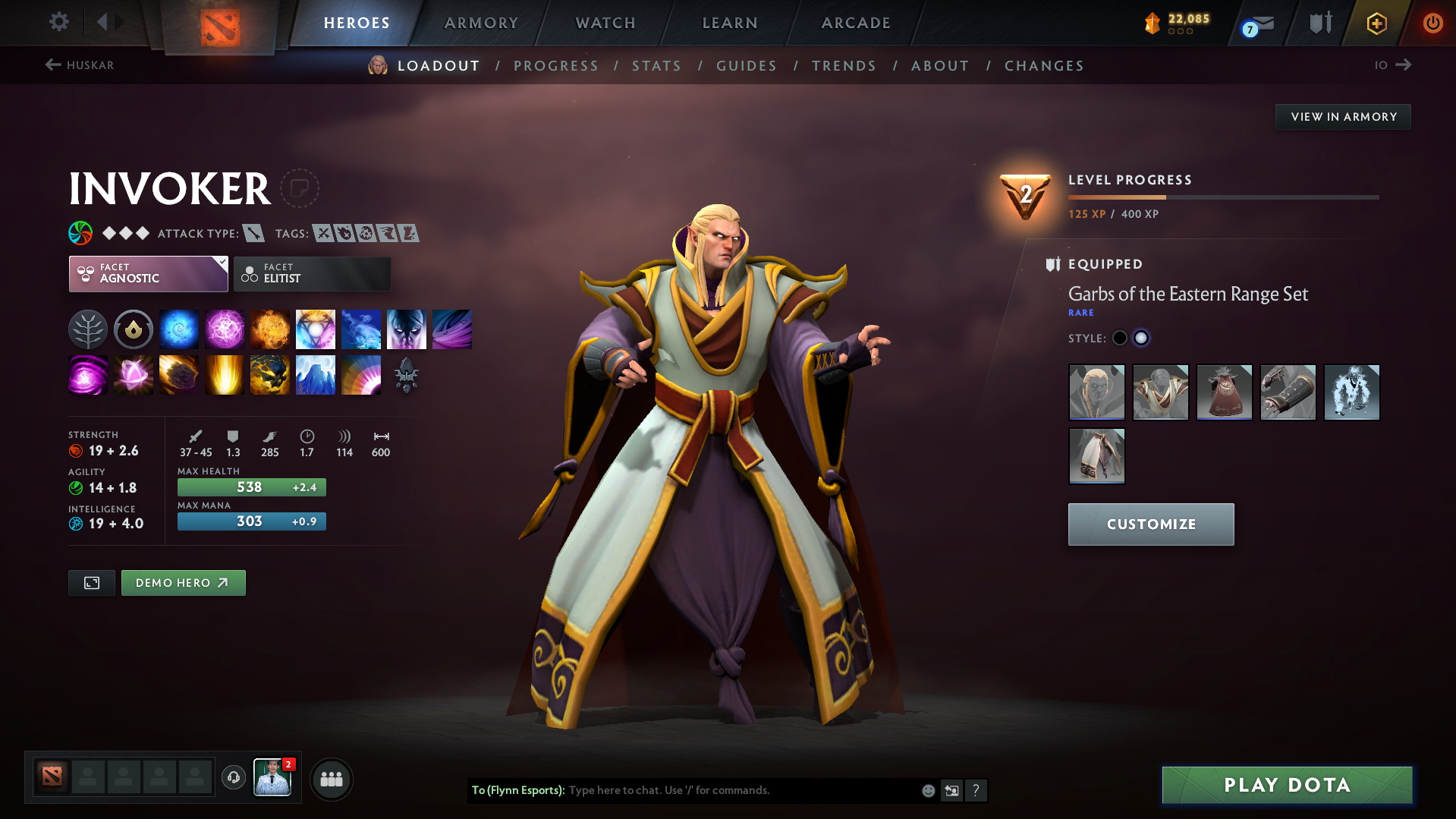Click the Sun Strike ability icon
This screenshot has width=1456, height=819.
coord(225,374)
